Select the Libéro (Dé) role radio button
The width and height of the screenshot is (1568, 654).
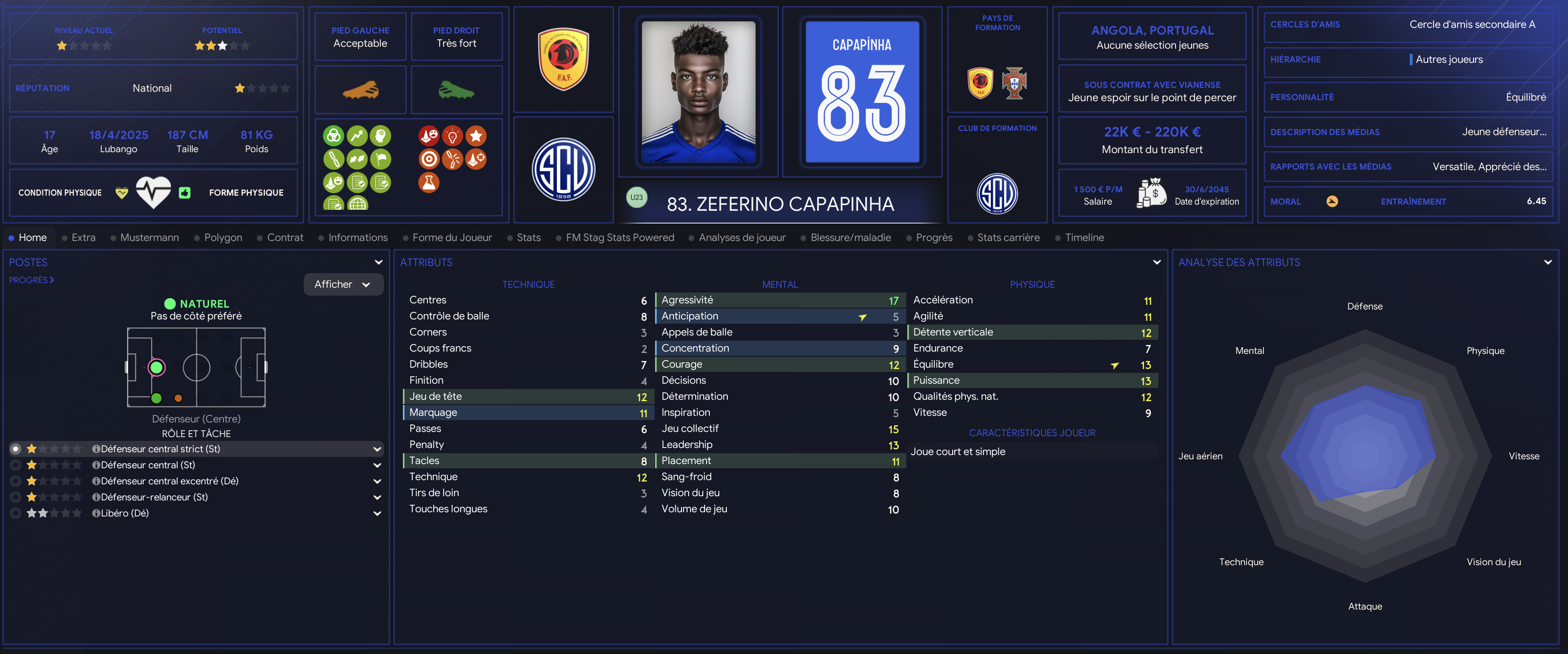pos(16,513)
